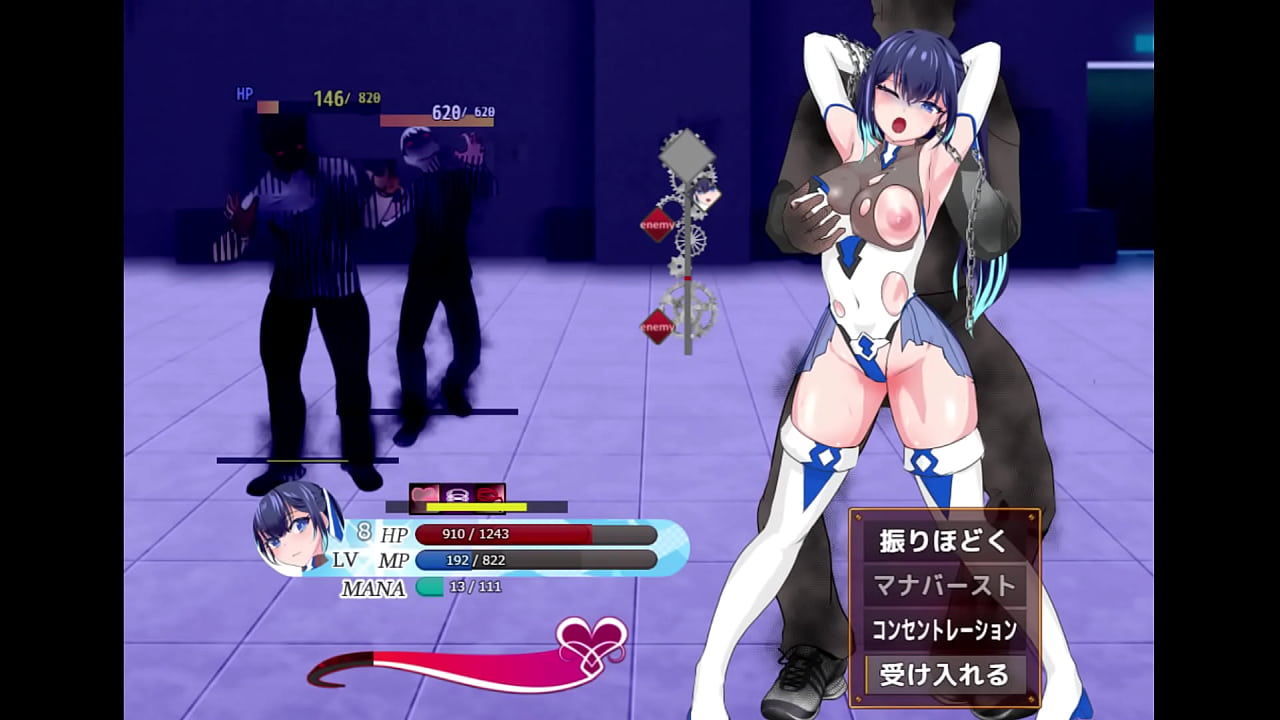Viewport: 1280px width, 720px height.
Task: Click the heroine face marker on the turn gauge
Action: click(x=704, y=196)
